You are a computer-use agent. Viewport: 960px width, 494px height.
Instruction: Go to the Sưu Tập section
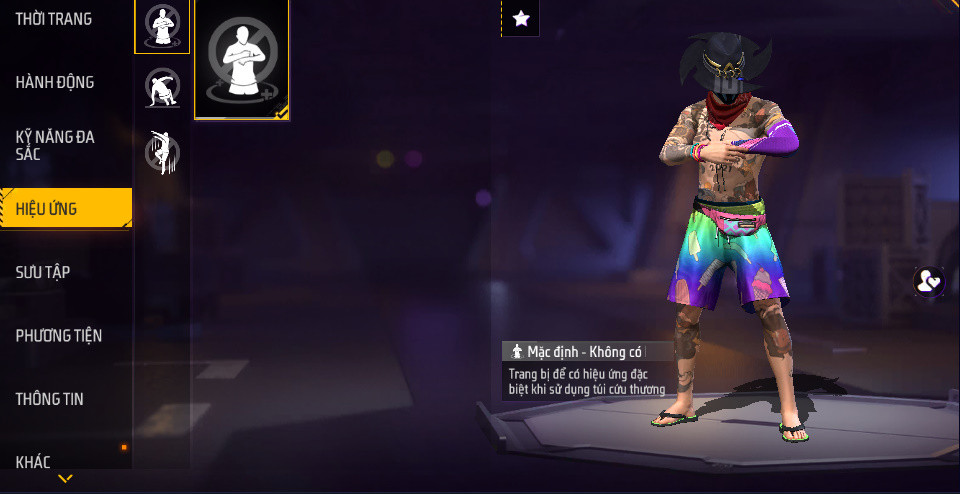pyautogui.click(x=43, y=272)
